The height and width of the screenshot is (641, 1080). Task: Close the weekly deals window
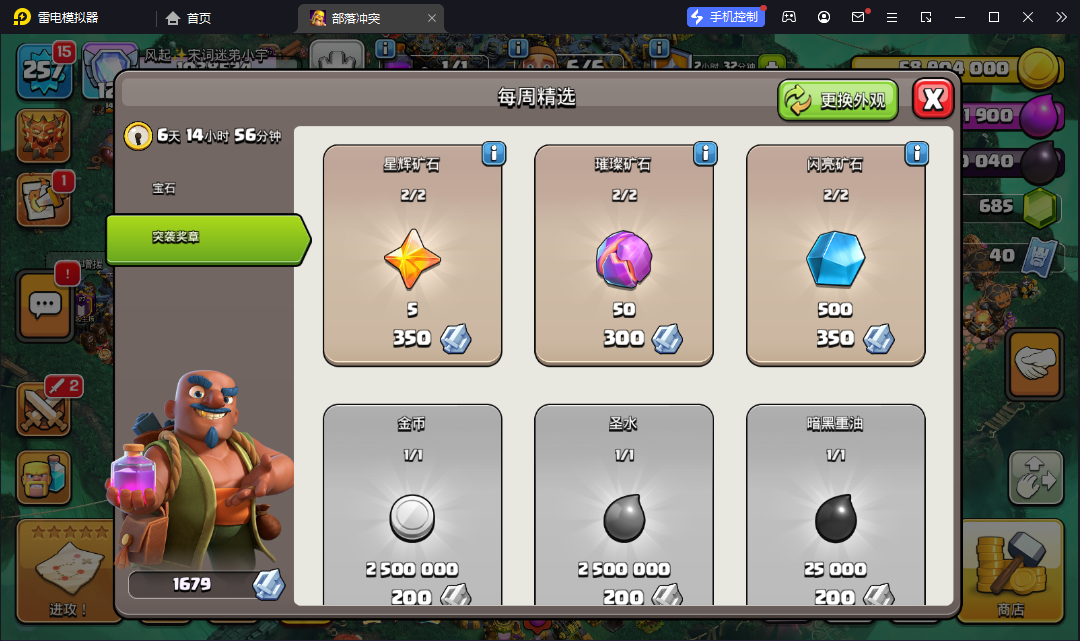tap(933, 99)
